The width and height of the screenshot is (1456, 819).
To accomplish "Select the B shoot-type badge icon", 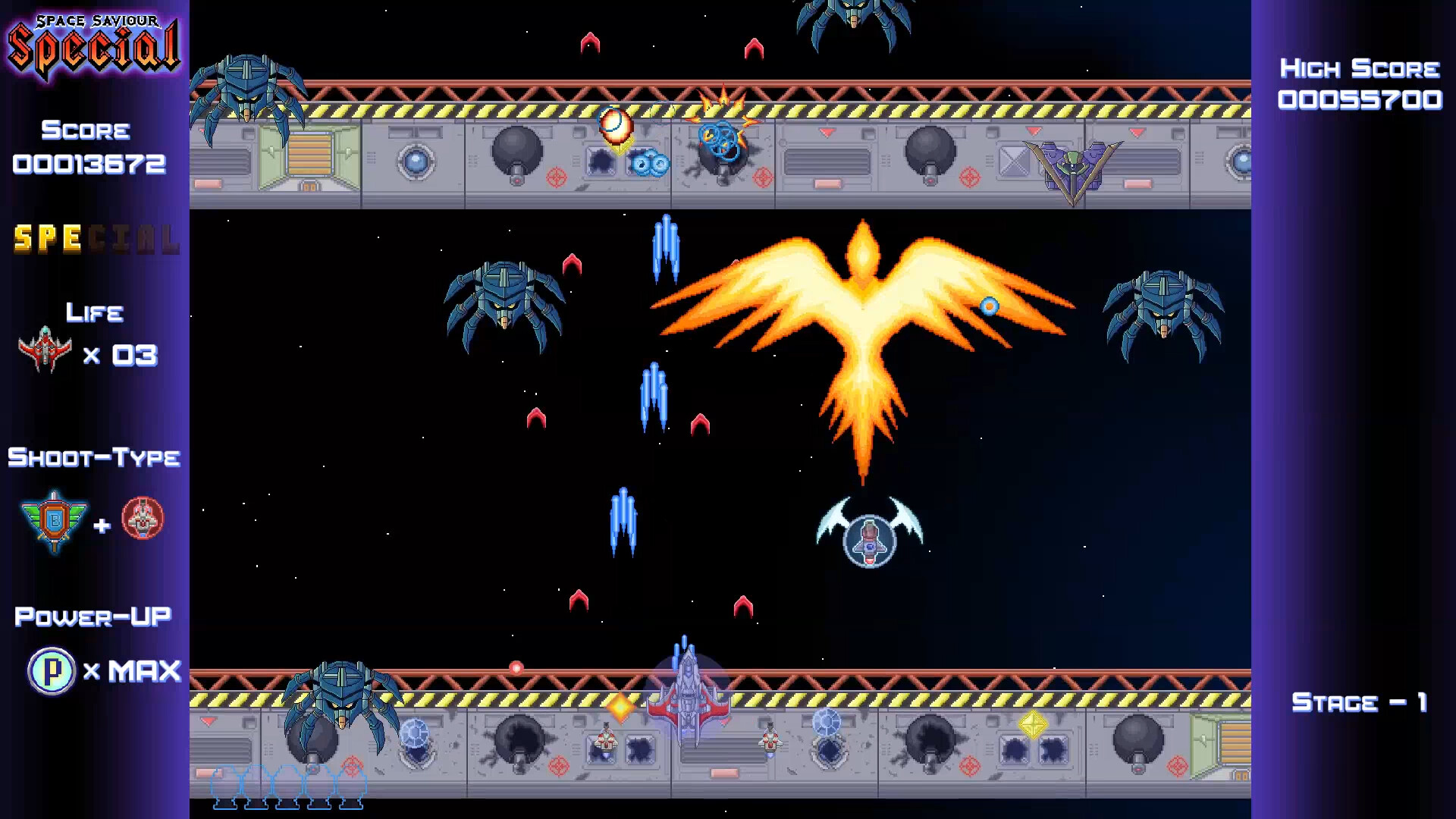I will click(53, 519).
